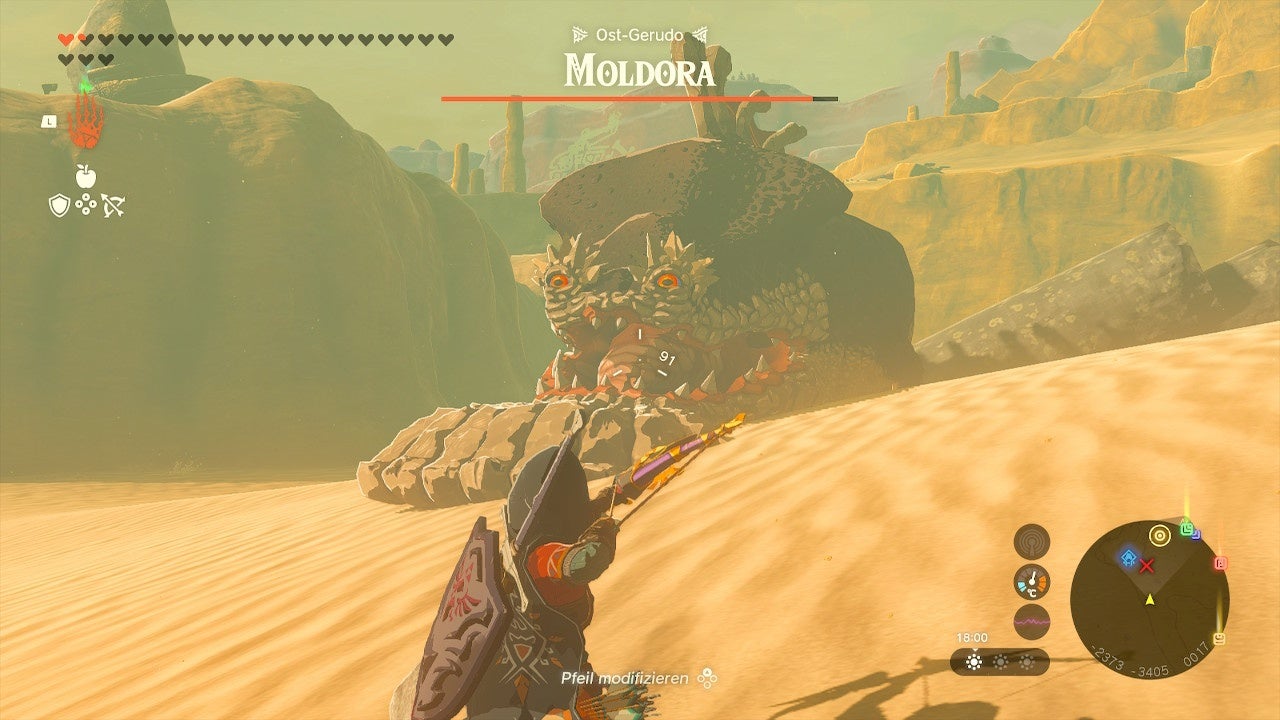Toggle the yellow destination ring marker
The image size is (1280, 720).
coord(1159,537)
